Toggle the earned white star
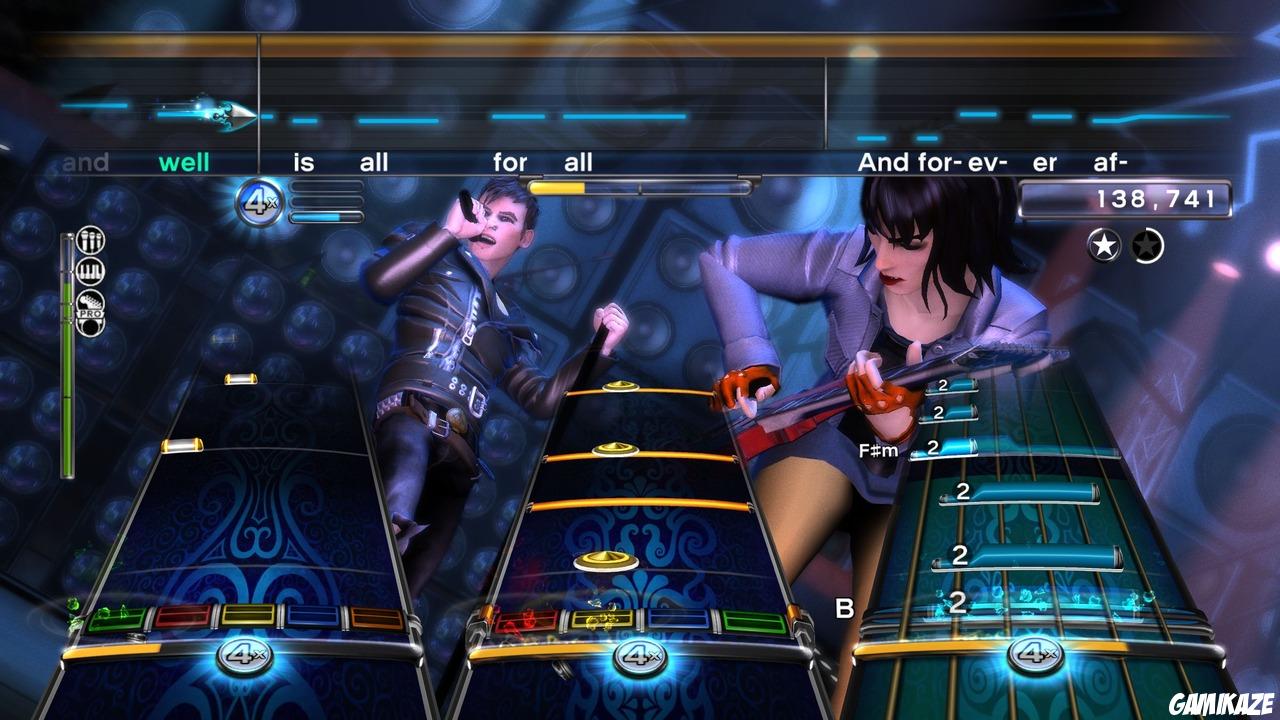This screenshot has width=1280, height=720. point(1104,245)
